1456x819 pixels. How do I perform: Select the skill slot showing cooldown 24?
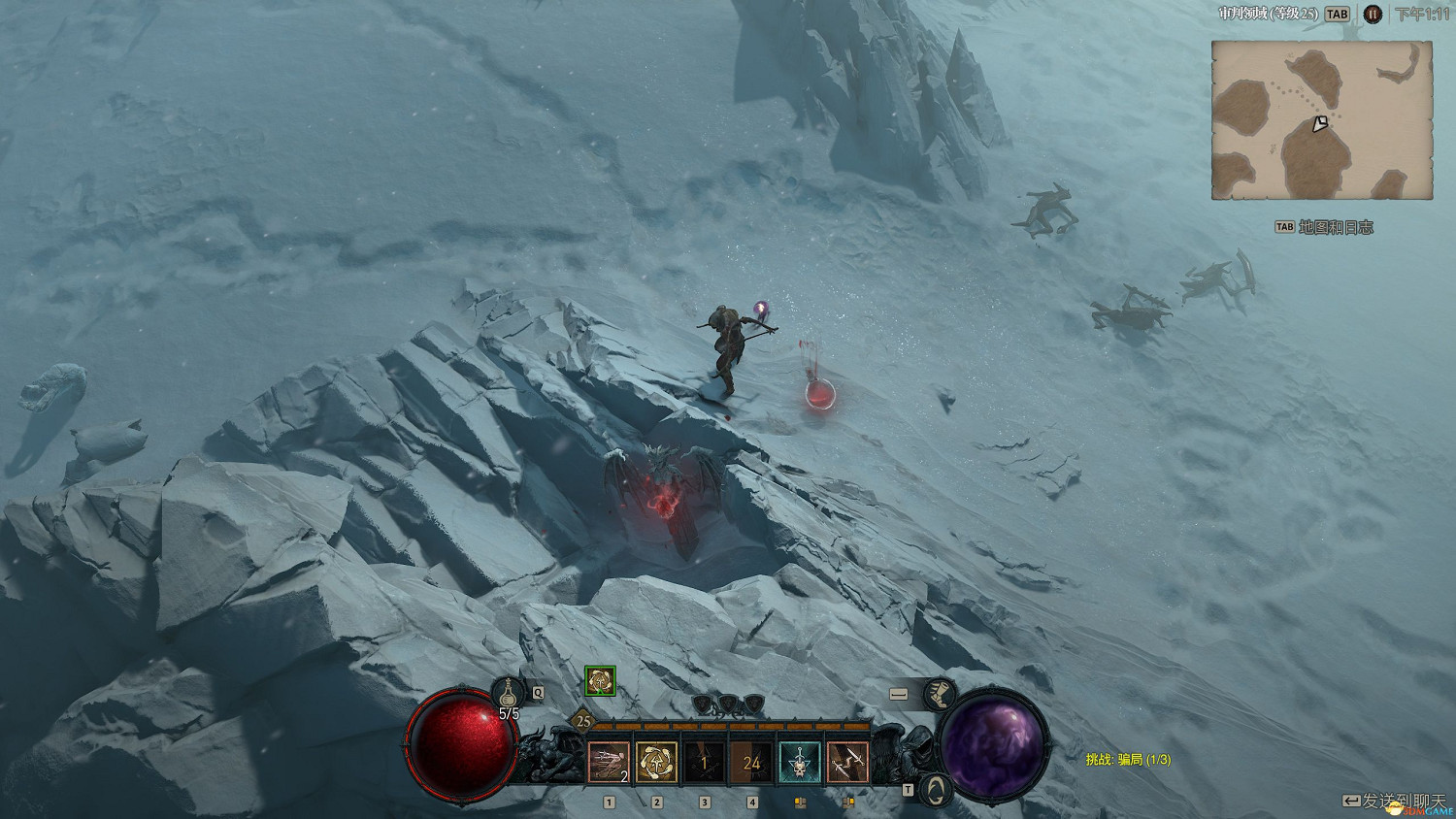[751, 763]
